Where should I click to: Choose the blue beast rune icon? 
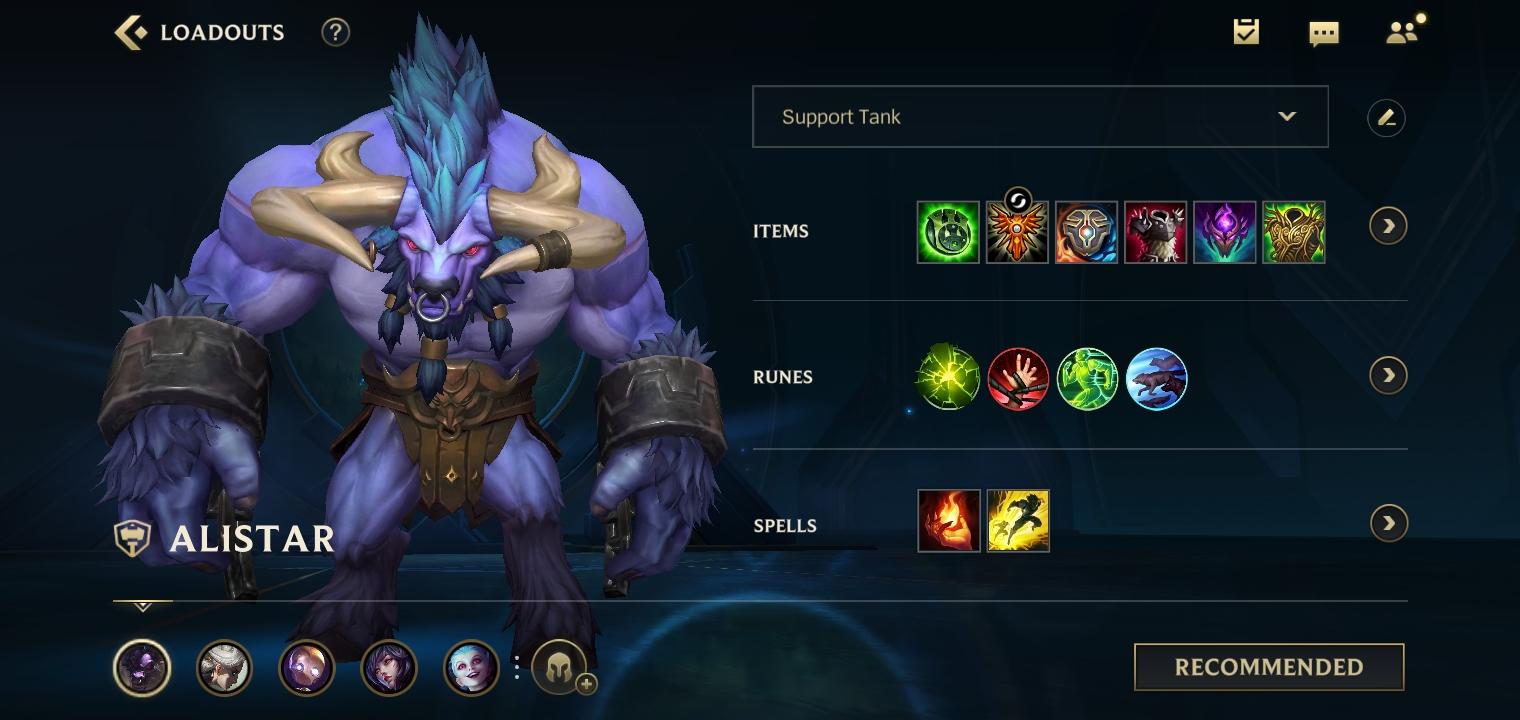pyautogui.click(x=1156, y=378)
